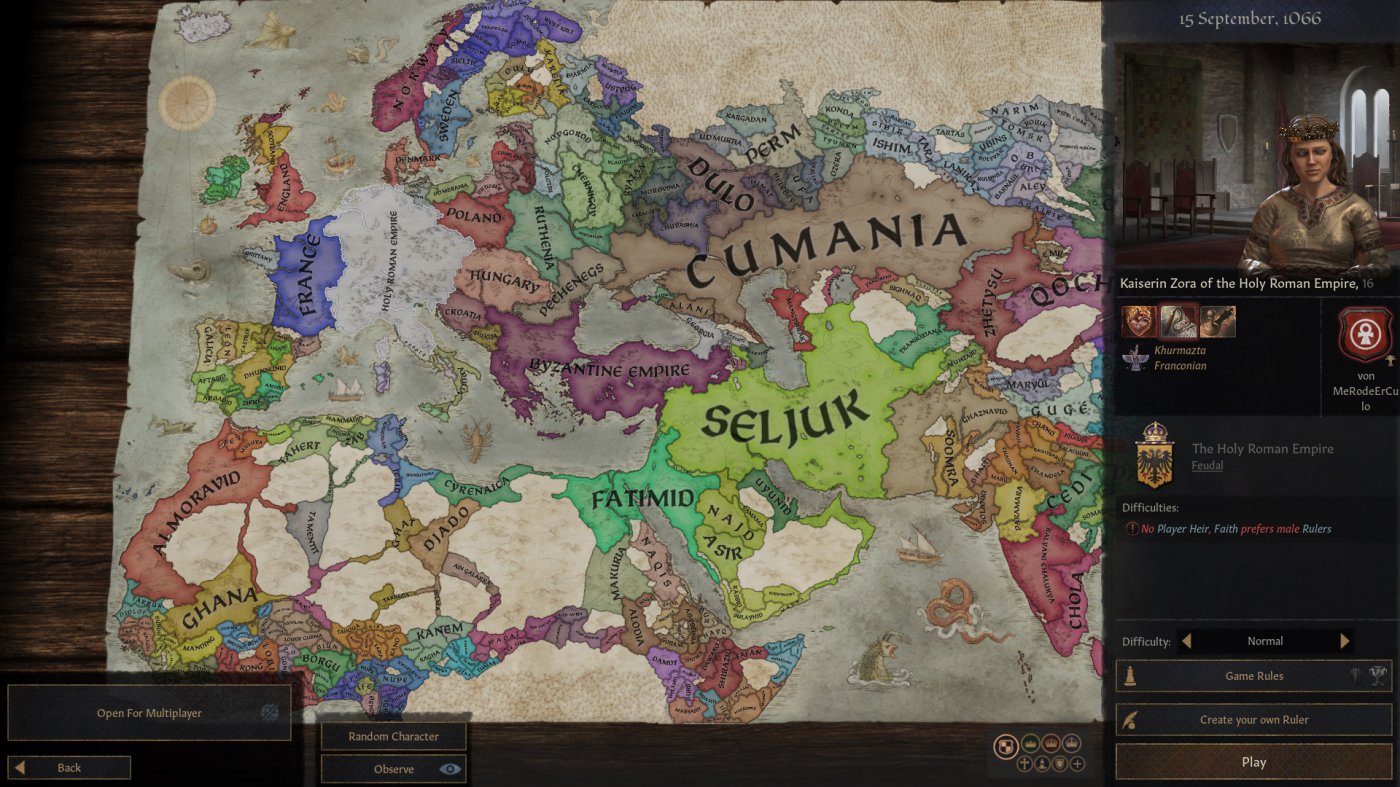
Task: Click the shield house filter icon
Action: 1058,763
